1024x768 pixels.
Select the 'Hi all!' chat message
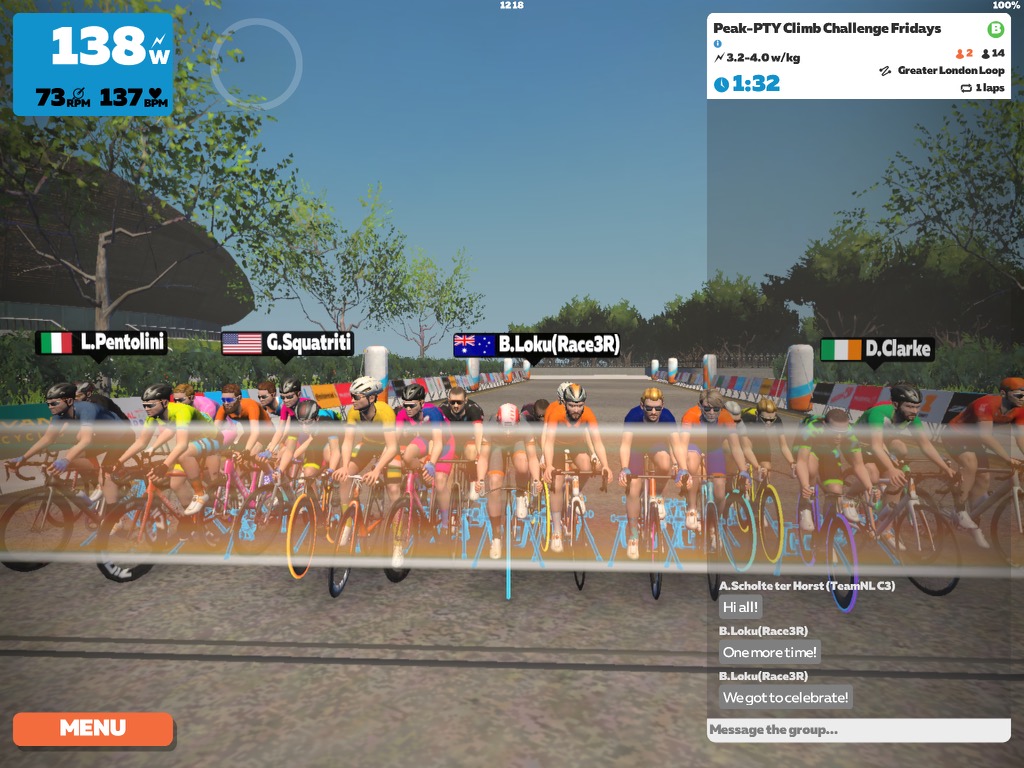[x=741, y=607]
